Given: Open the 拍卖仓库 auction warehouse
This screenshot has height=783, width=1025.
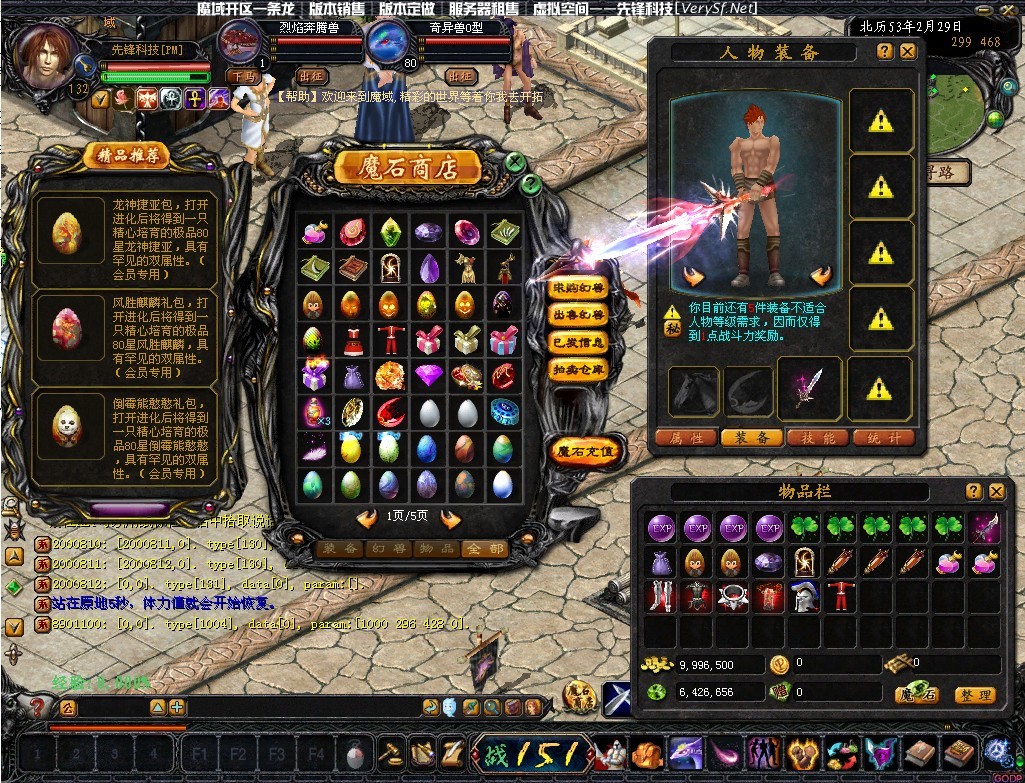Looking at the screenshot, I should tap(579, 369).
